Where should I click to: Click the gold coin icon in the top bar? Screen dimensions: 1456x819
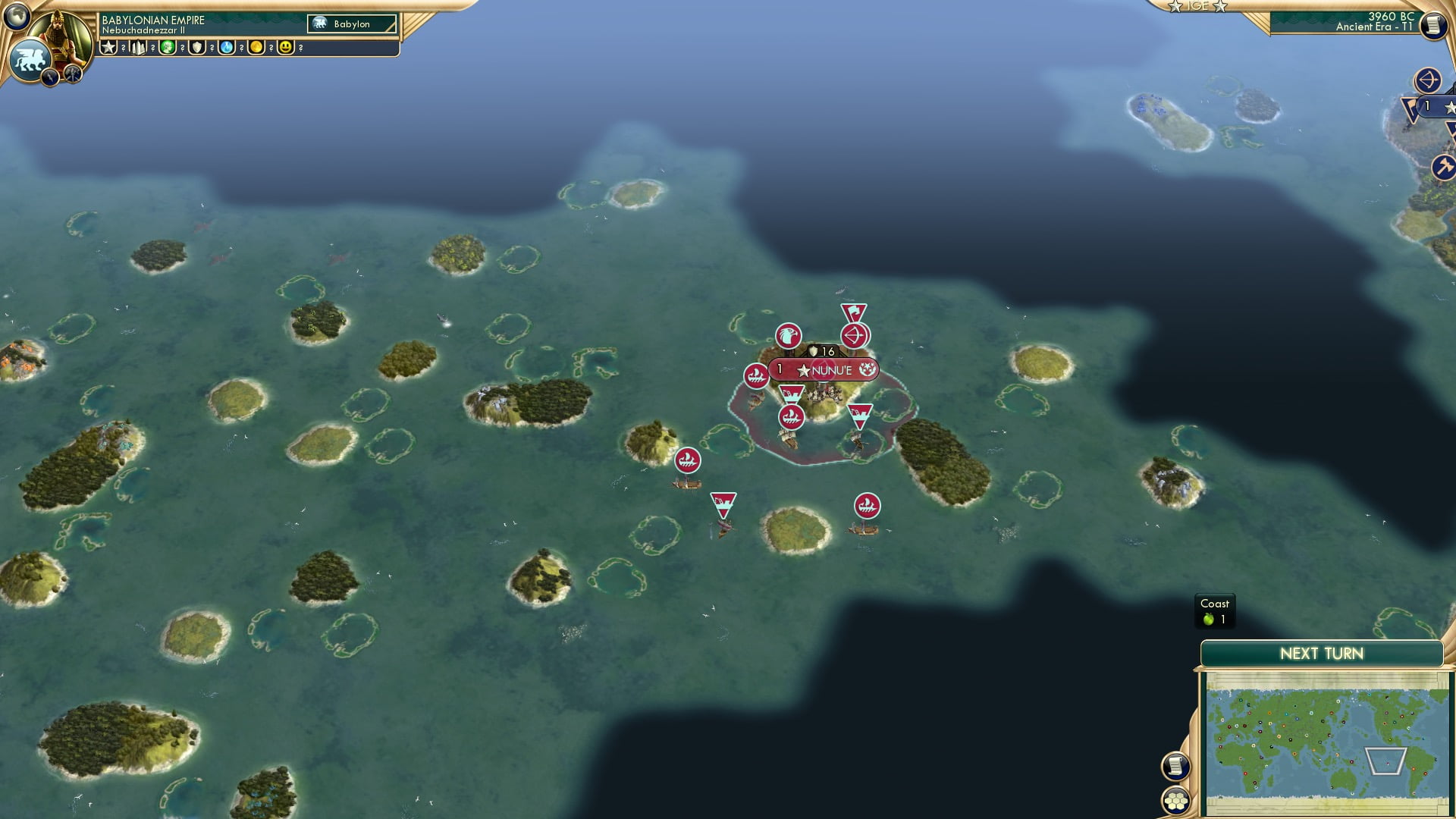[258, 47]
